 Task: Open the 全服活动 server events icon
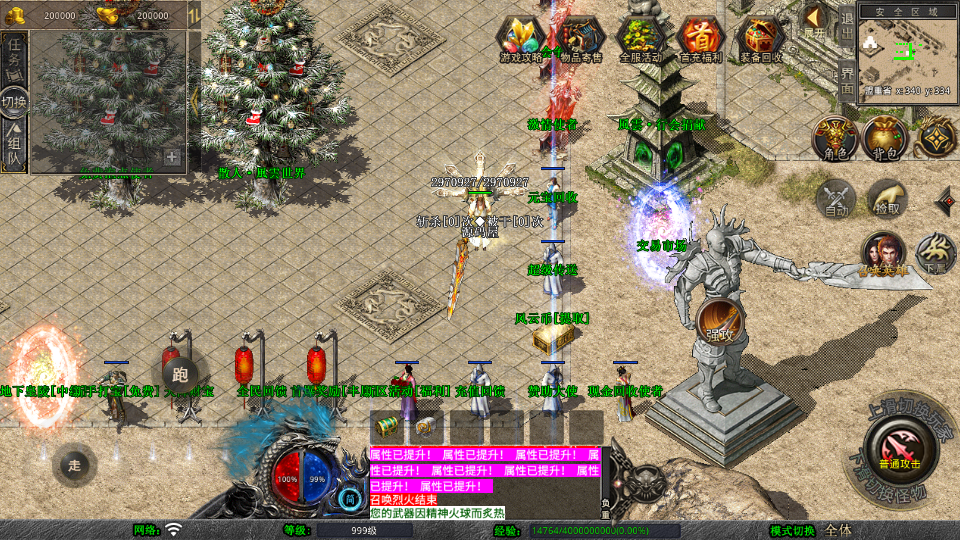point(641,39)
